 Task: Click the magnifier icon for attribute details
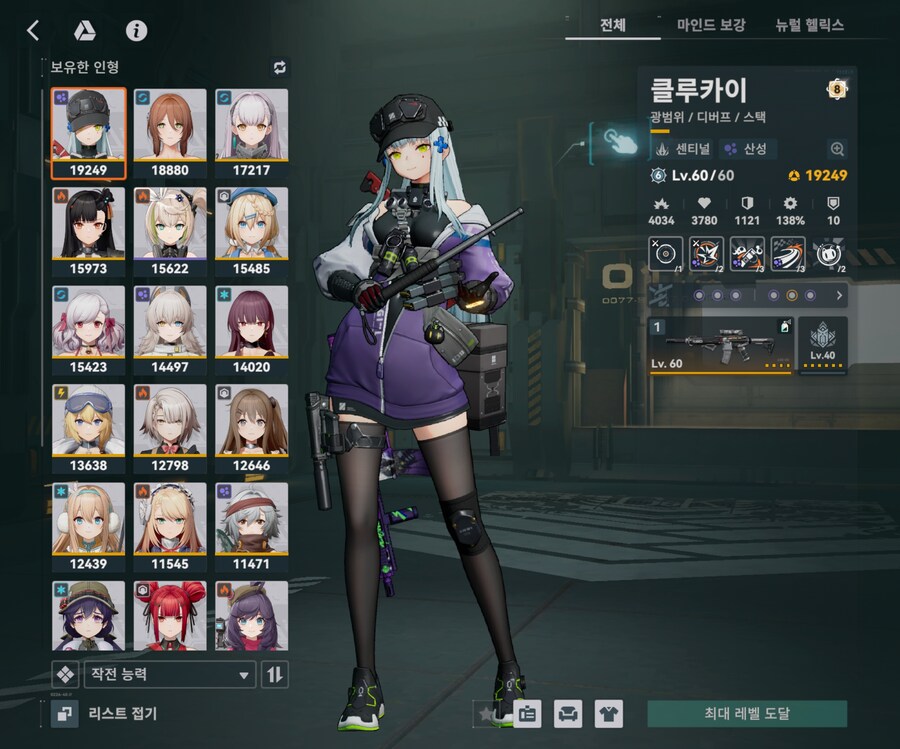tap(837, 149)
